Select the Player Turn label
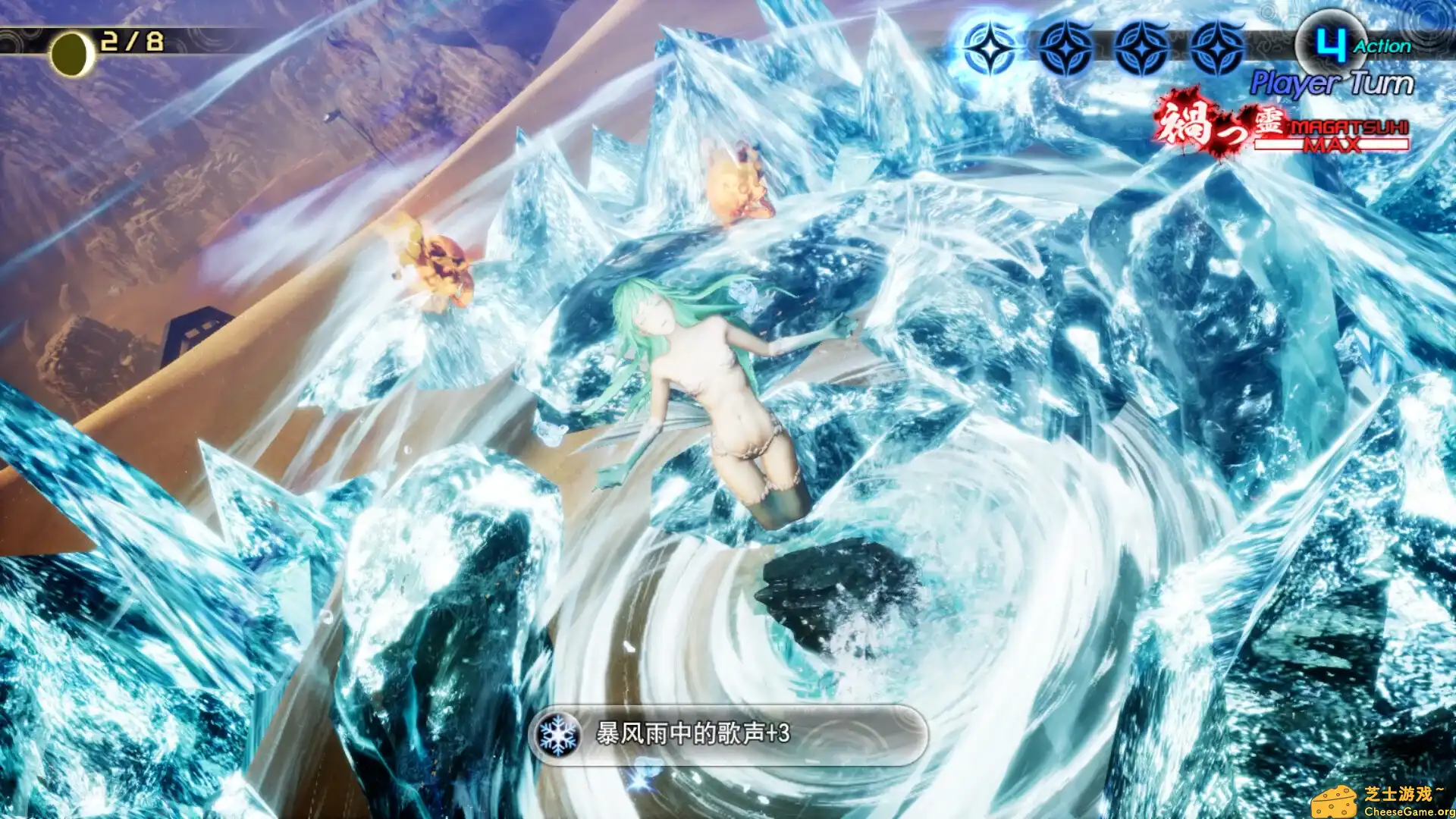 1333,82
